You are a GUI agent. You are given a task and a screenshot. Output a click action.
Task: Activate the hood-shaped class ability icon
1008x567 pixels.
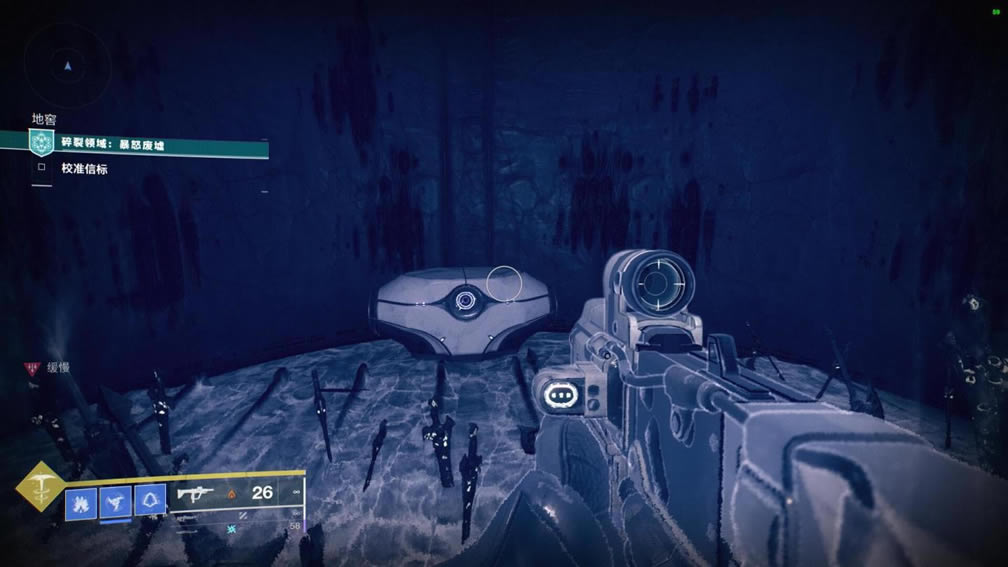pos(150,501)
